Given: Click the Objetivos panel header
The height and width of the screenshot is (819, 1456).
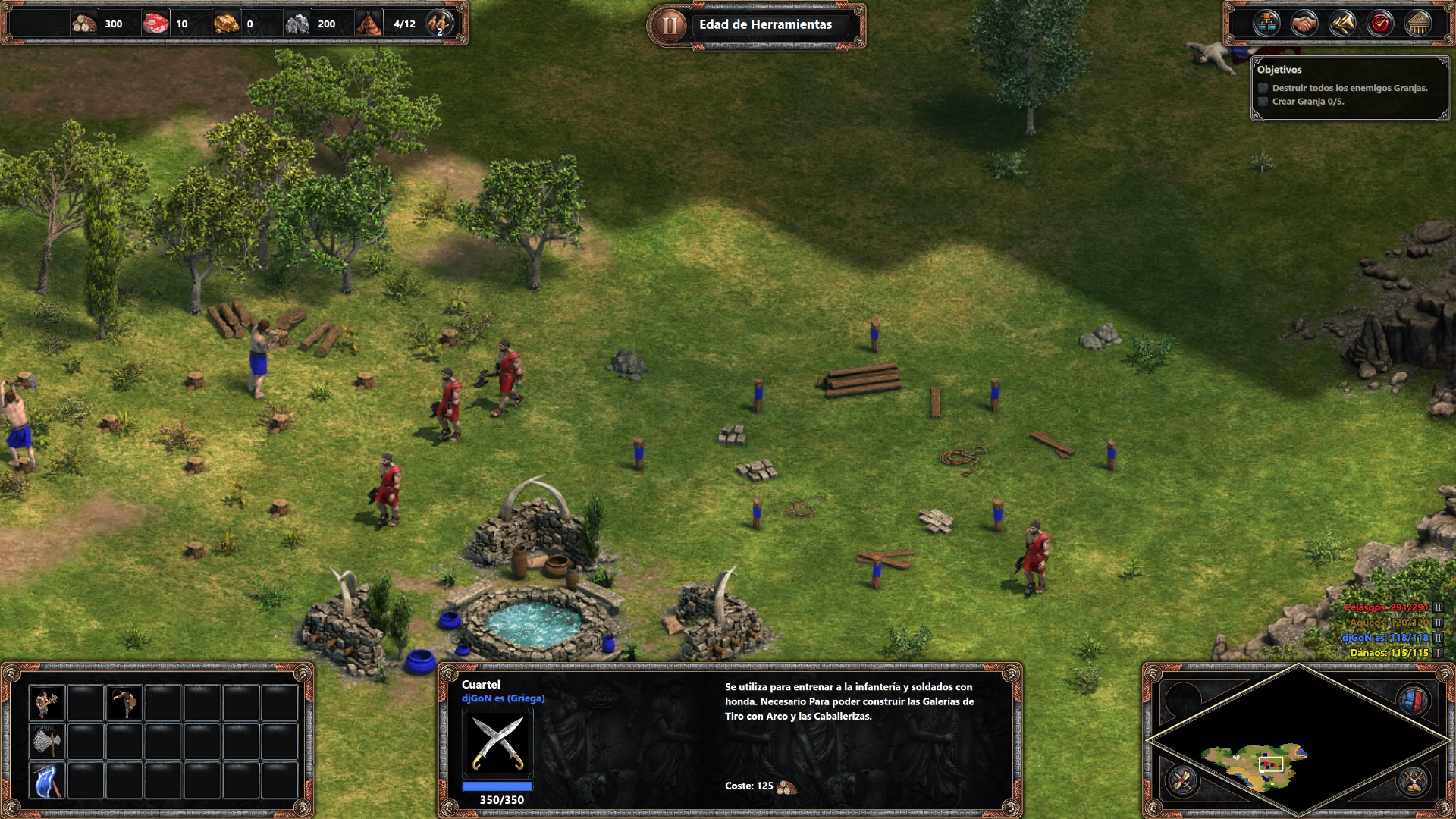Looking at the screenshot, I should pos(1279,70).
